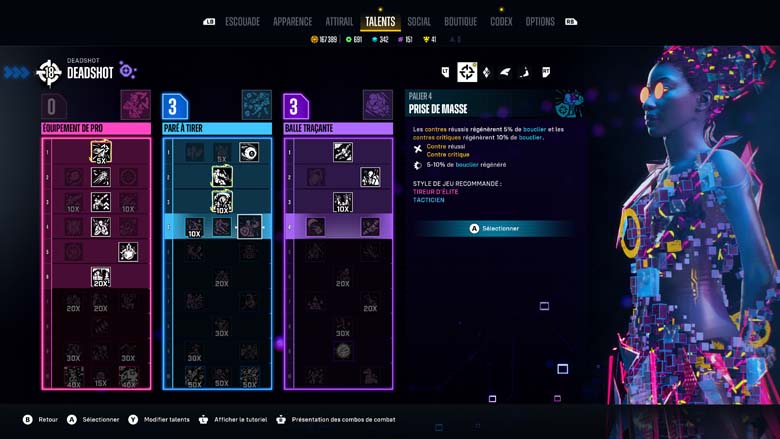780x439 pixels.
Task: Pick the 5X talent atop Équipement de pro
Action: (x=101, y=152)
